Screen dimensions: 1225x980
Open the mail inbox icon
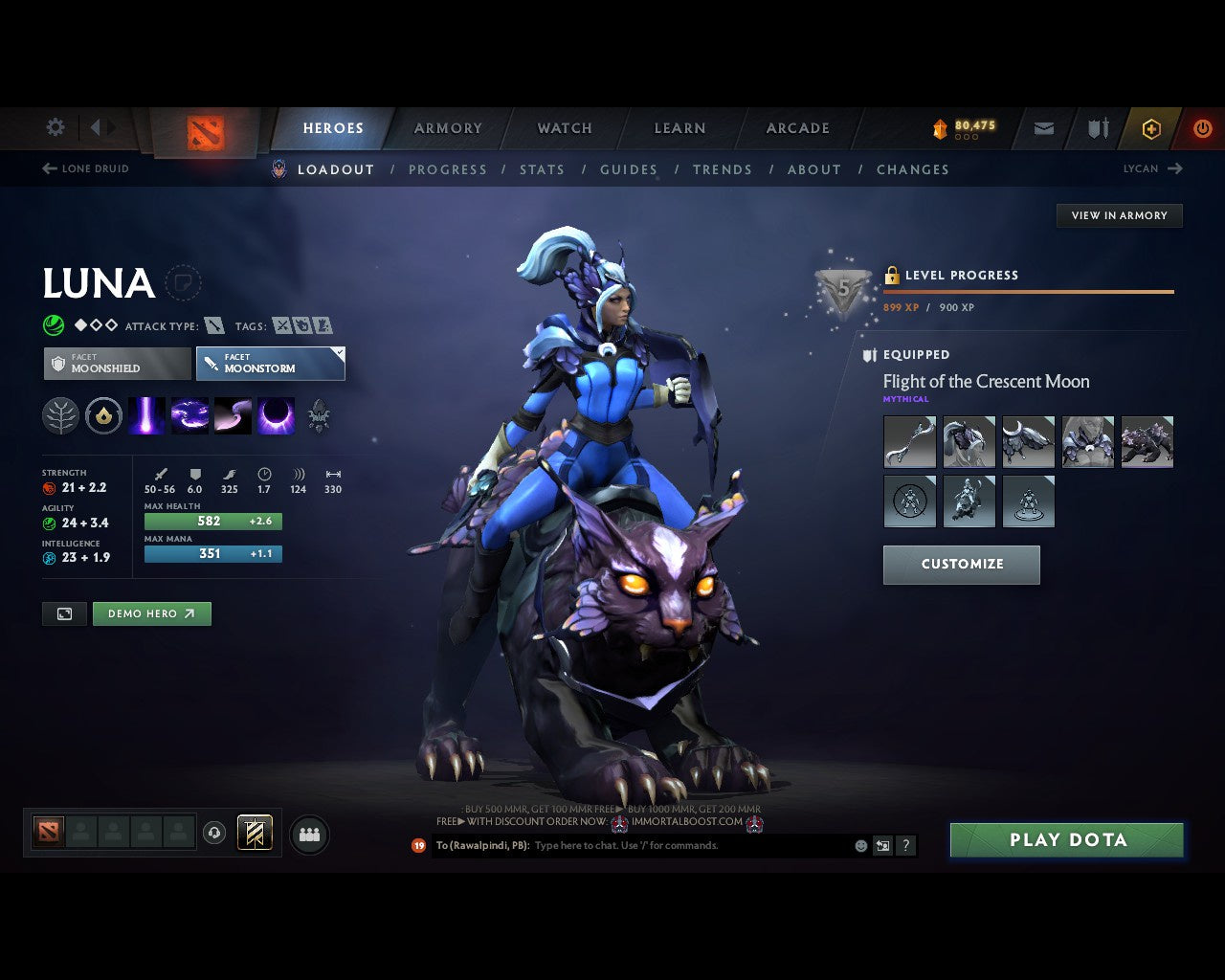[x=1043, y=127]
